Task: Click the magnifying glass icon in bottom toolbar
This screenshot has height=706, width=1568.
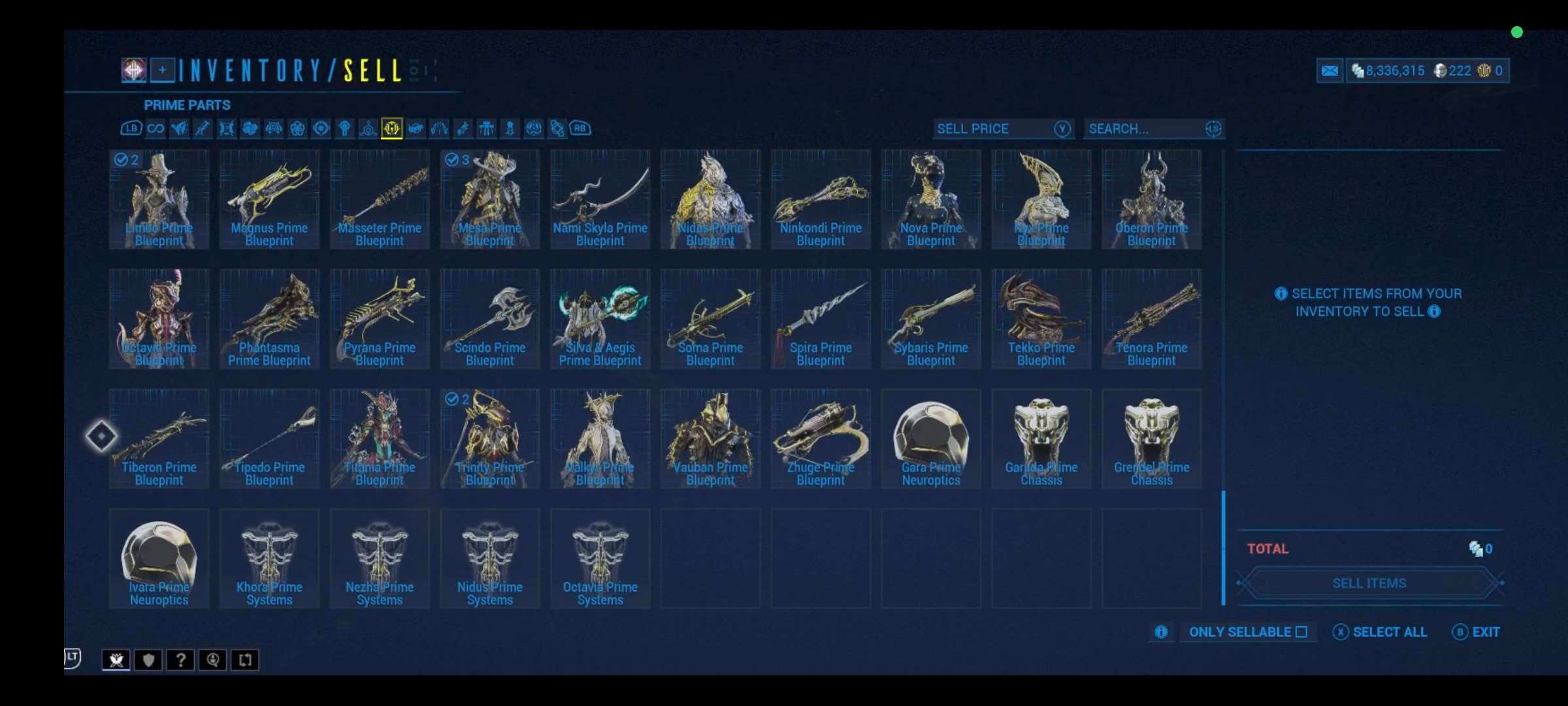Action: [x=212, y=660]
